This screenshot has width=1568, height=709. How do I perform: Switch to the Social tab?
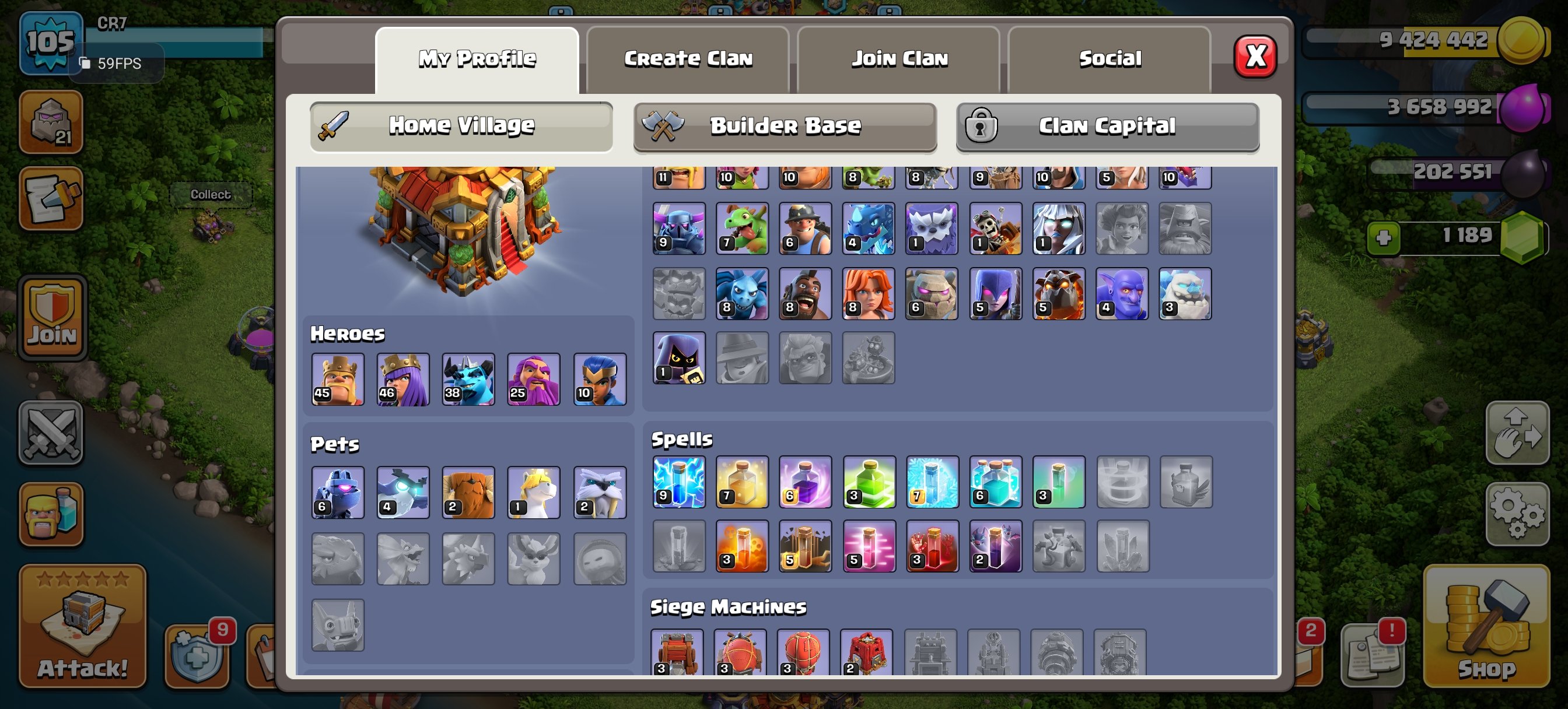(1109, 58)
